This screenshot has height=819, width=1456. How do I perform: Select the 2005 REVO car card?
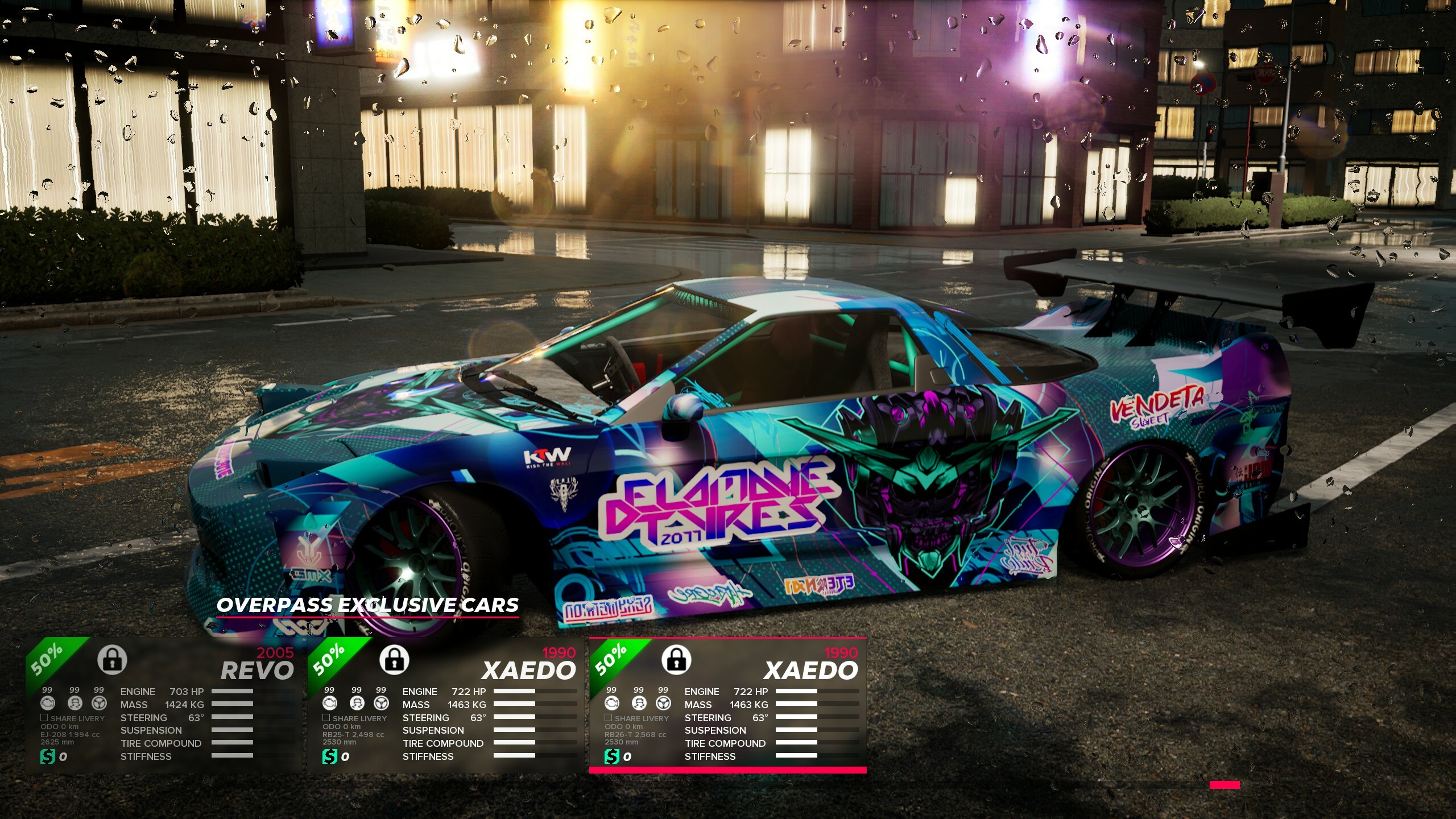click(165, 705)
